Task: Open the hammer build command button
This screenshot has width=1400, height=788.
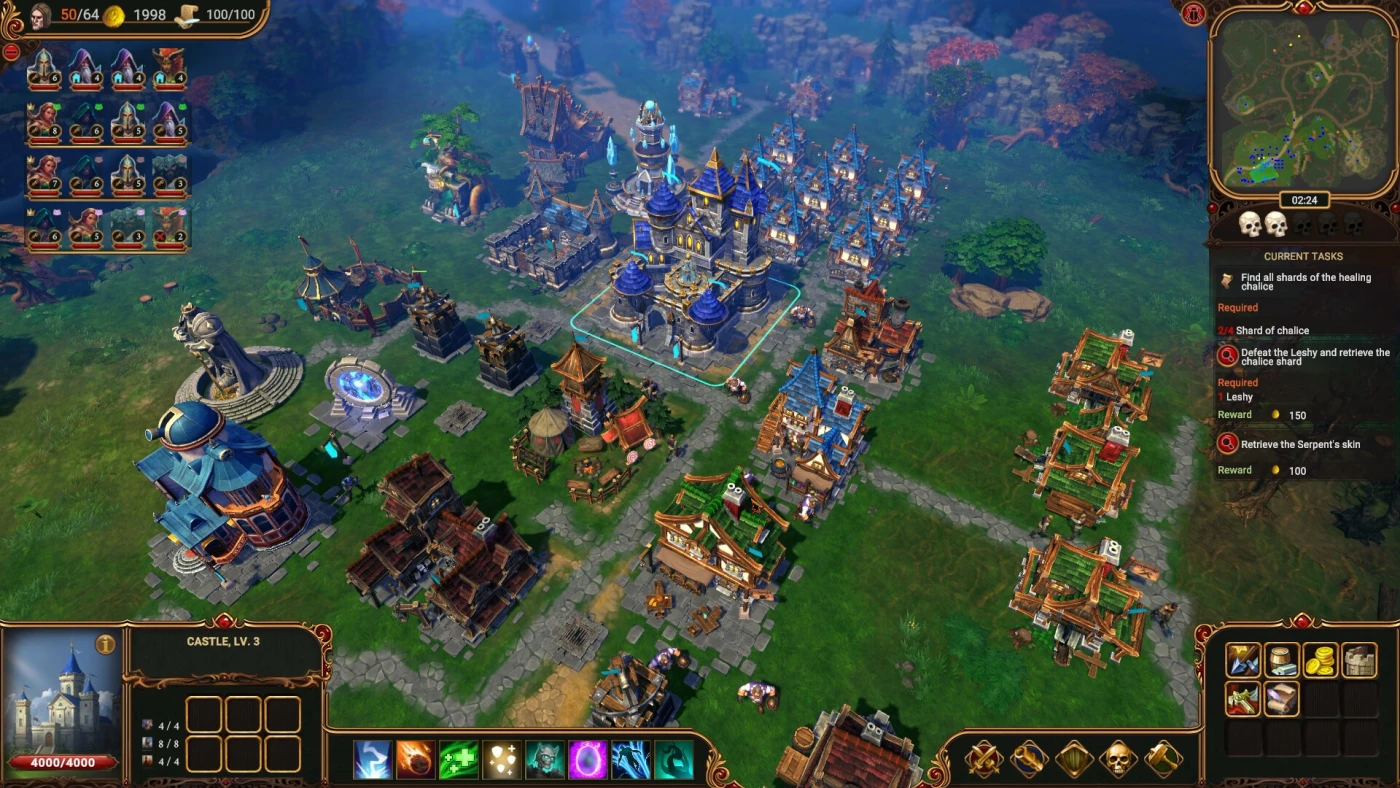Action: (x=1163, y=760)
